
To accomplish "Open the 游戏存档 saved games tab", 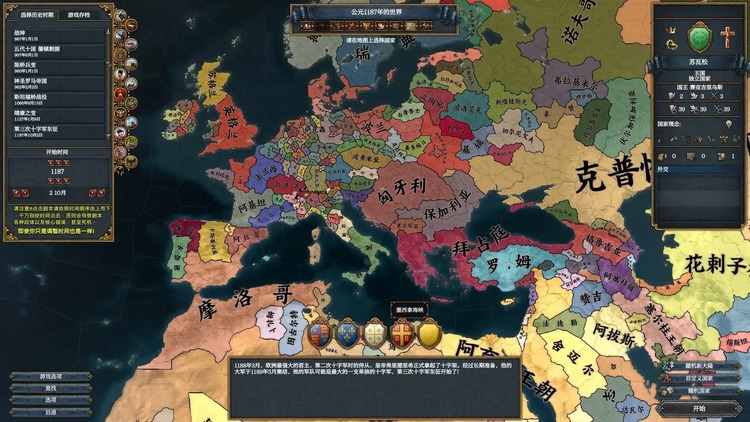I will point(78,15).
